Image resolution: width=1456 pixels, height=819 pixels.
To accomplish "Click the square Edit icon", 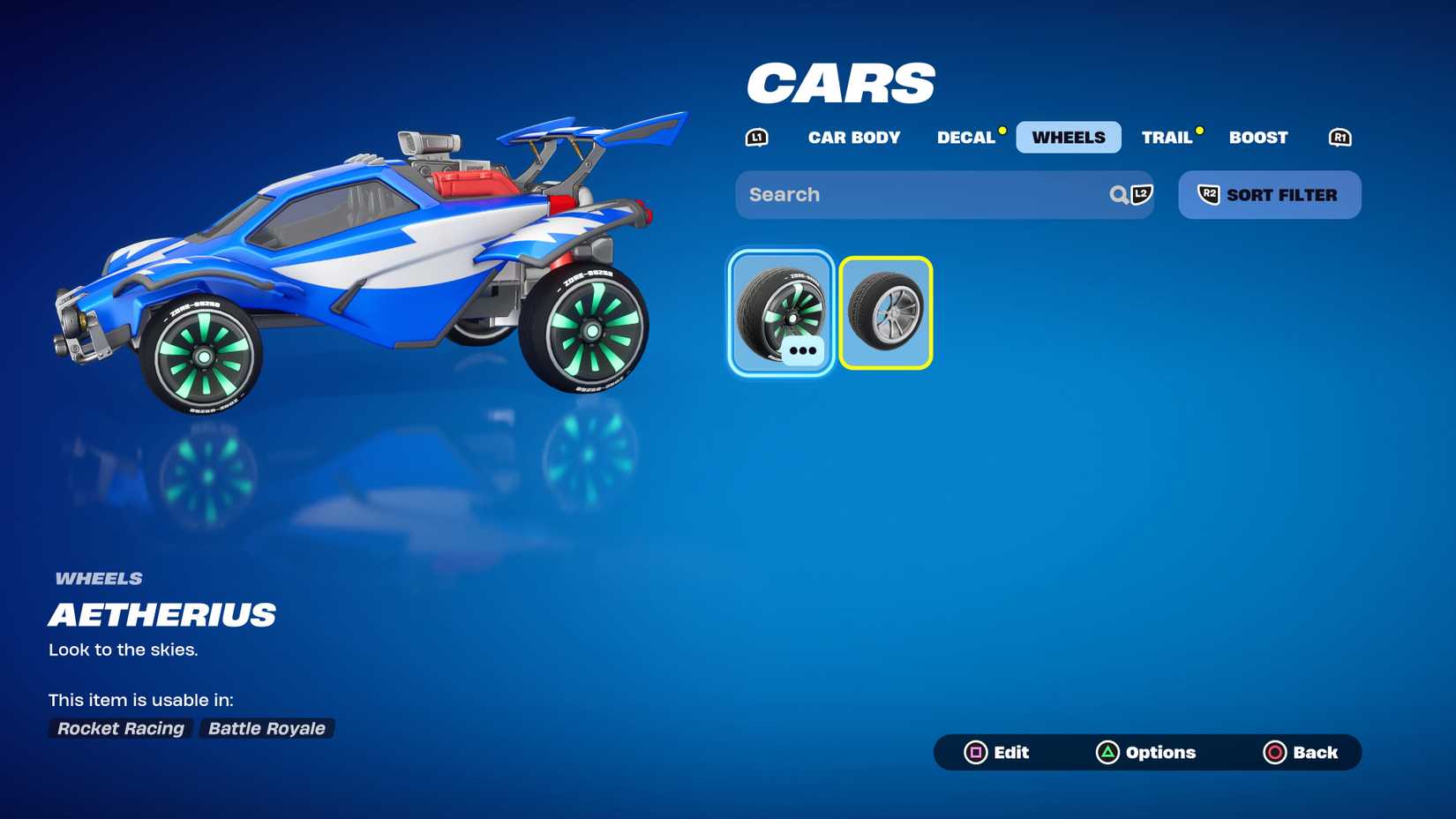I will tap(976, 753).
